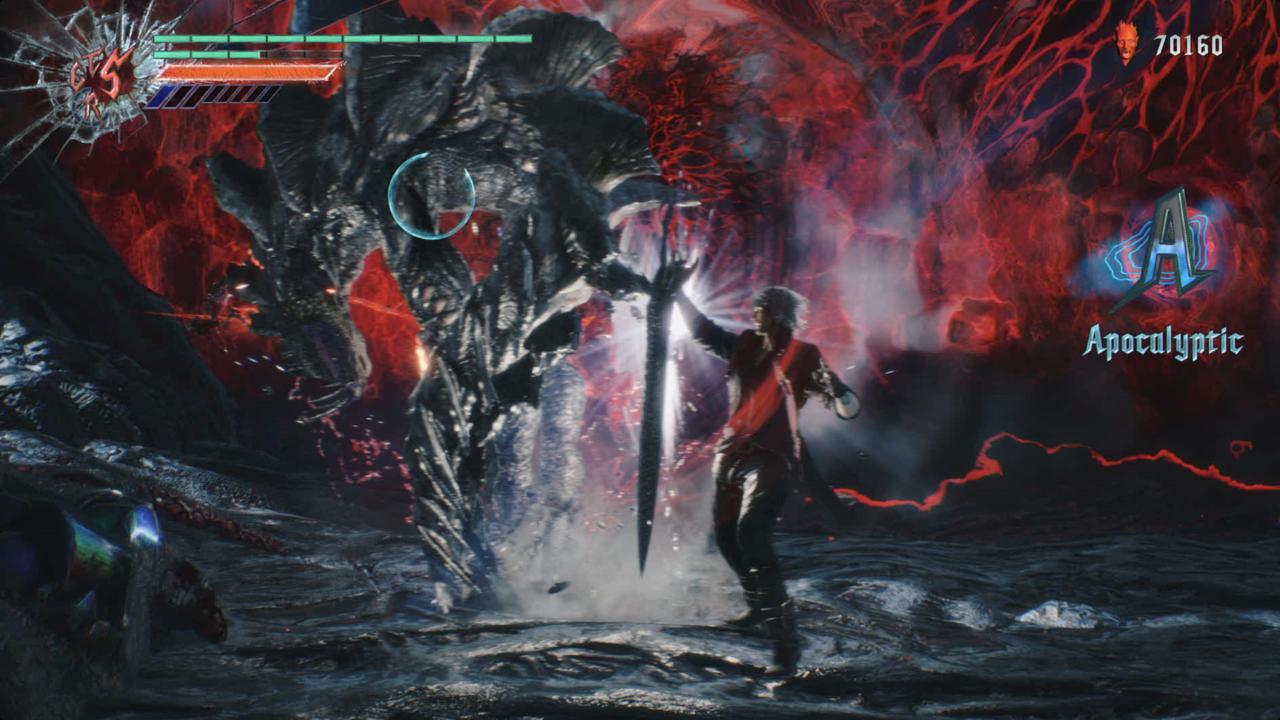This screenshot has height=720, width=1280.
Task: Select the circular lock-on reticle
Action: pos(431,196)
